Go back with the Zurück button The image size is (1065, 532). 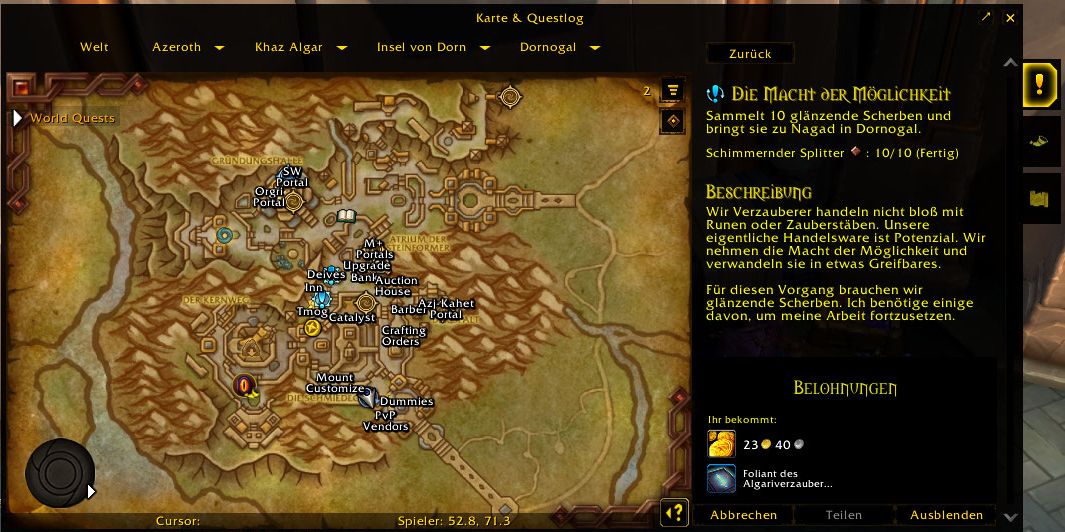(x=750, y=53)
